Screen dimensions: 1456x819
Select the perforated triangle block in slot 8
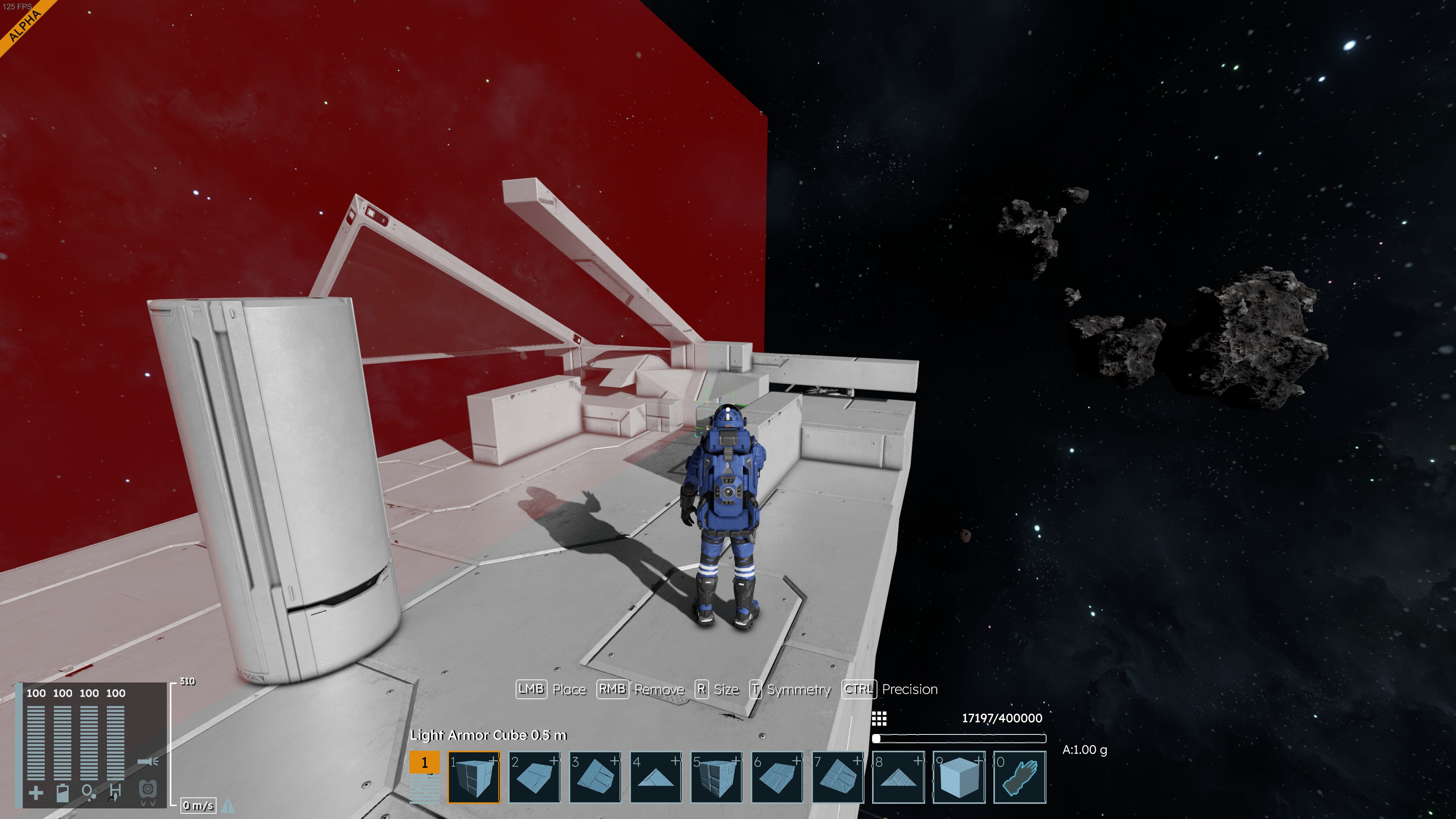pos(898,777)
